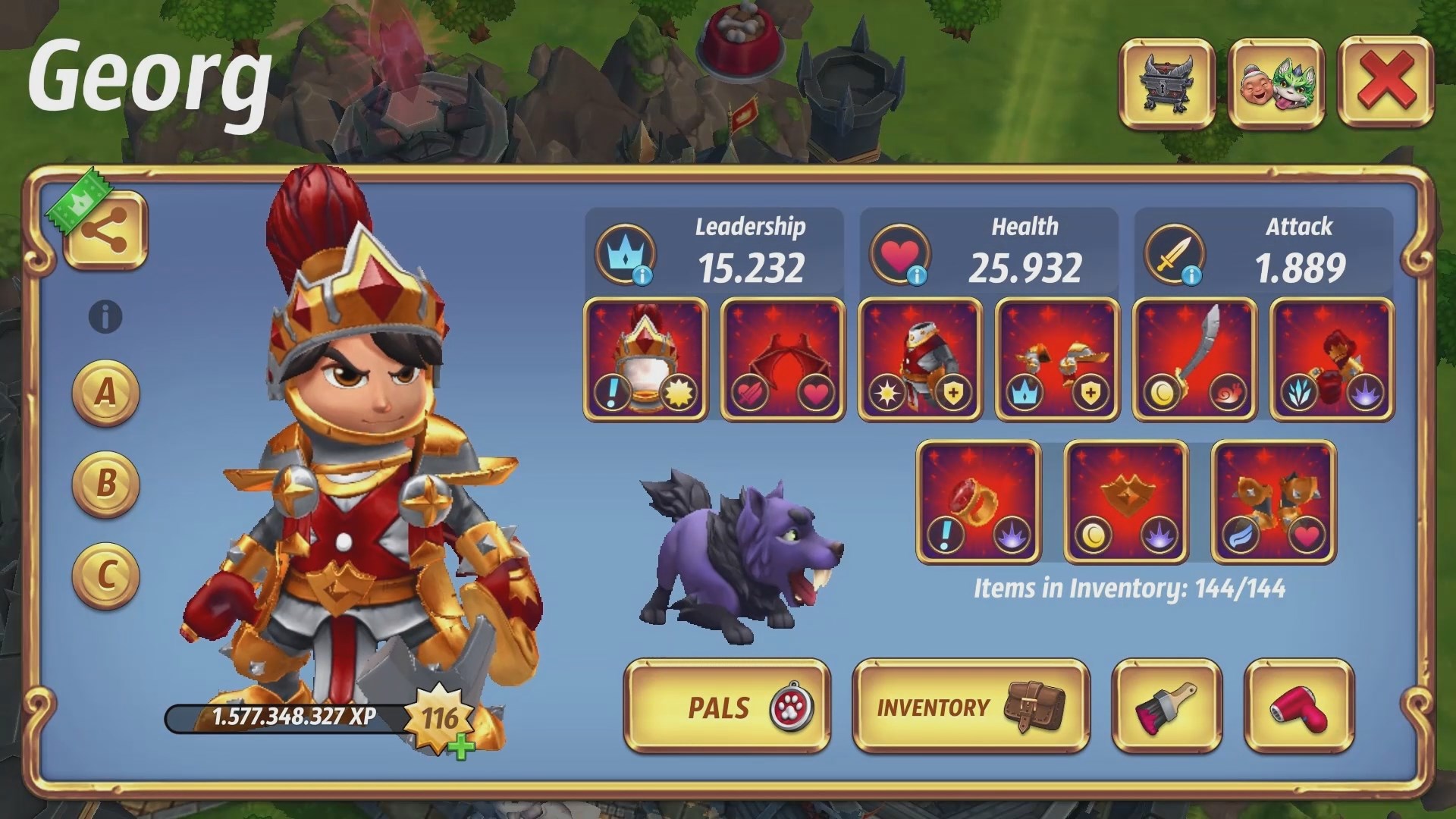Switch to equipment set A

point(106,393)
